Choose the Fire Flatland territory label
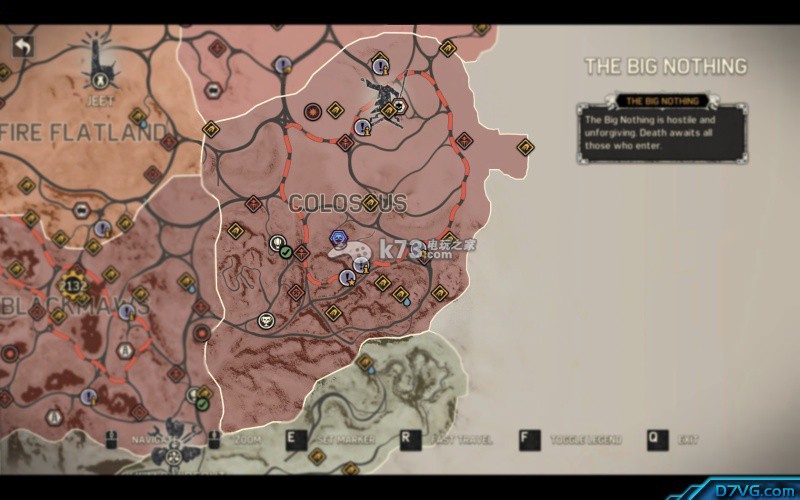Viewport: 800px width, 500px height. (x=84, y=131)
